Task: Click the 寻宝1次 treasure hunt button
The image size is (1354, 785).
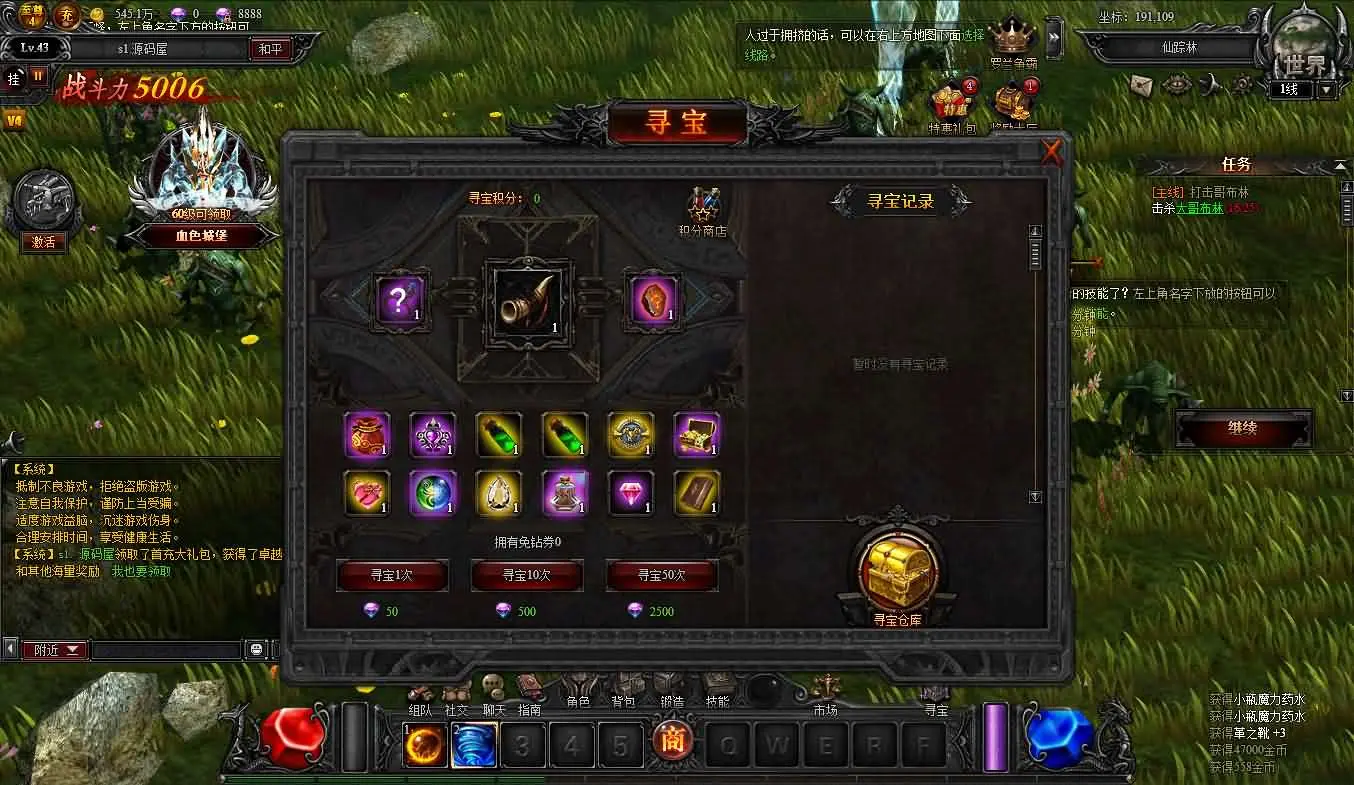Action: 392,576
